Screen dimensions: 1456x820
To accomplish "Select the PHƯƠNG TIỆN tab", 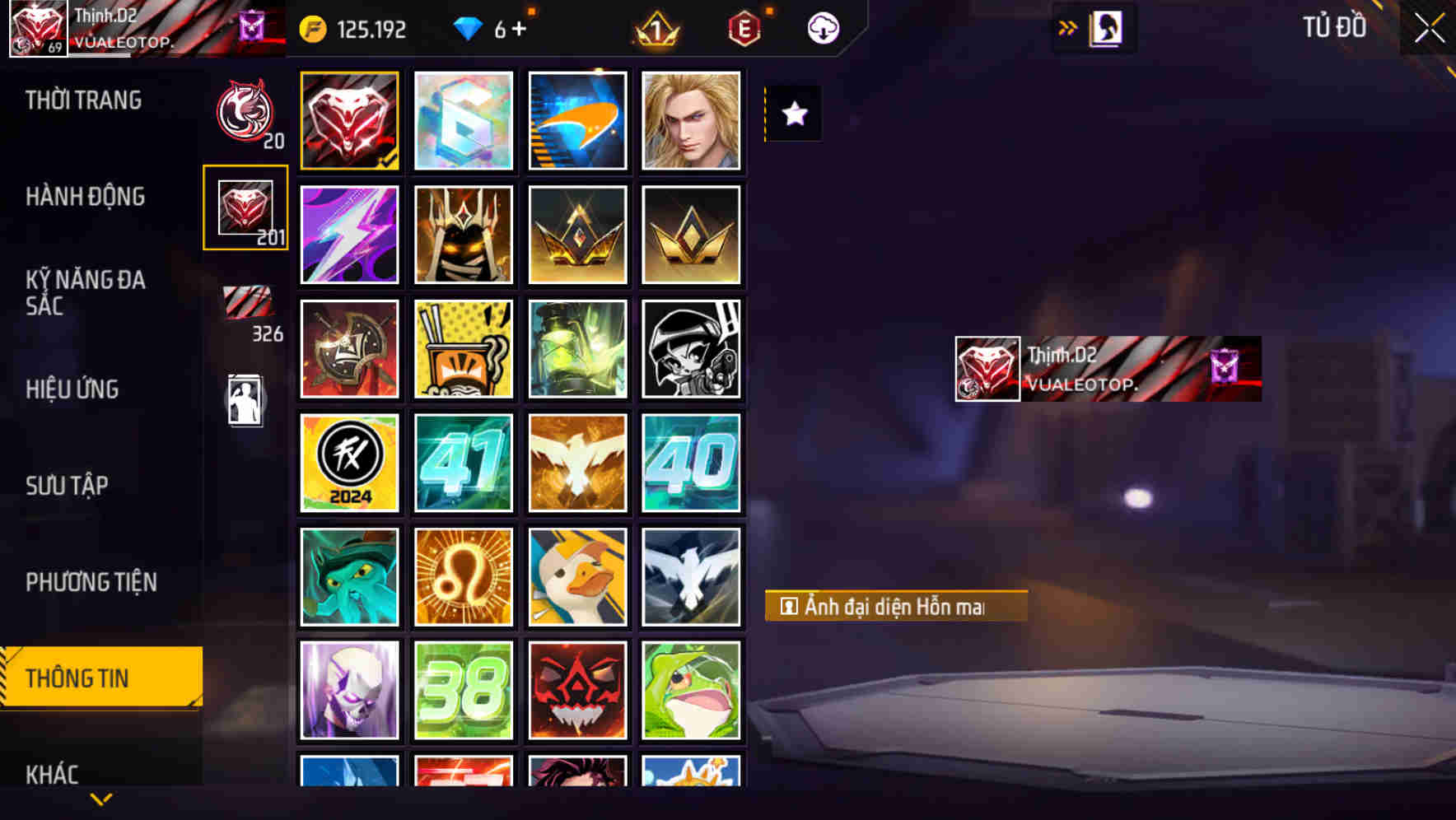I will (x=91, y=581).
